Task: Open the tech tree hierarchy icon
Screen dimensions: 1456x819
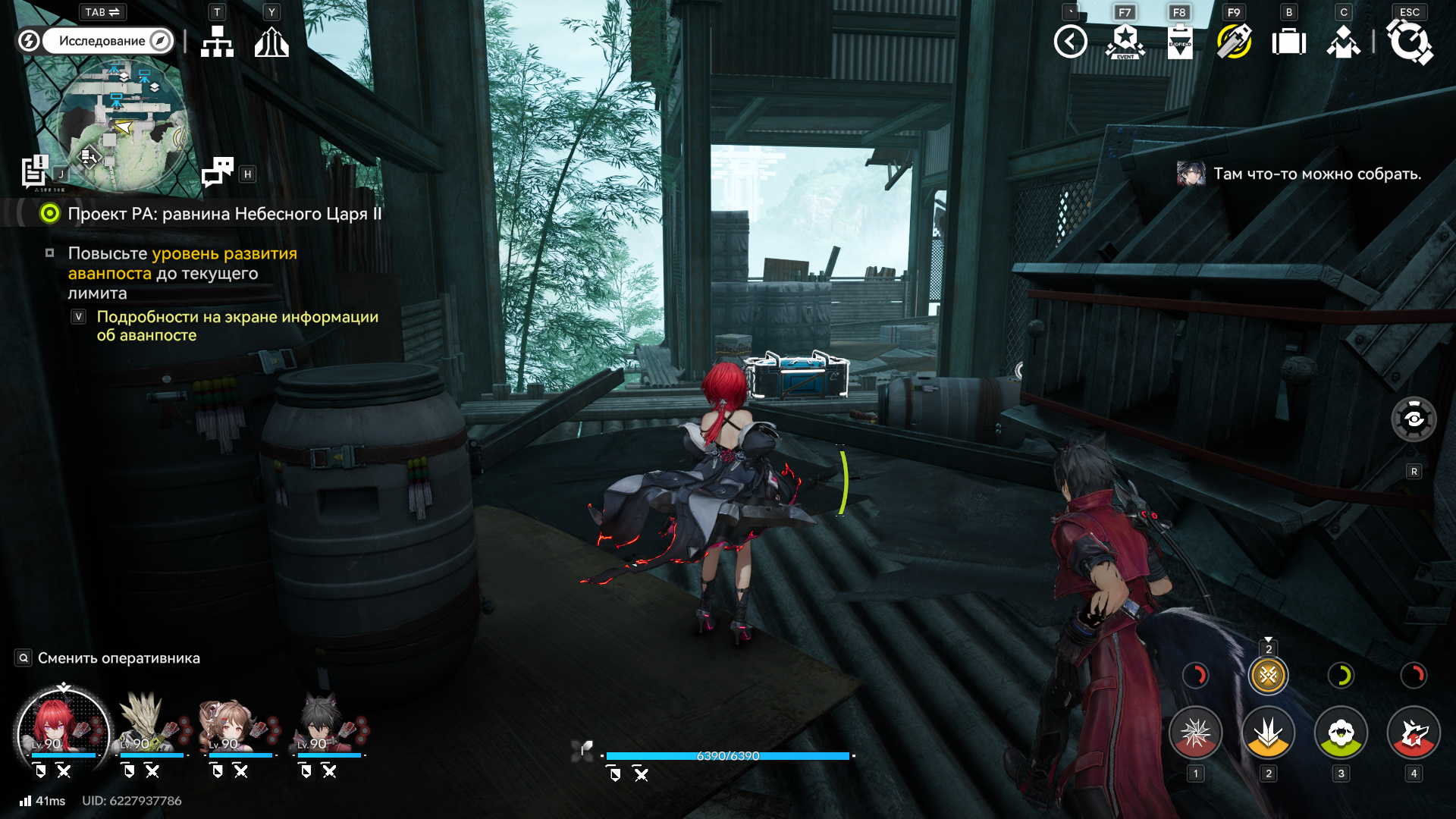Action: pos(217,42)
